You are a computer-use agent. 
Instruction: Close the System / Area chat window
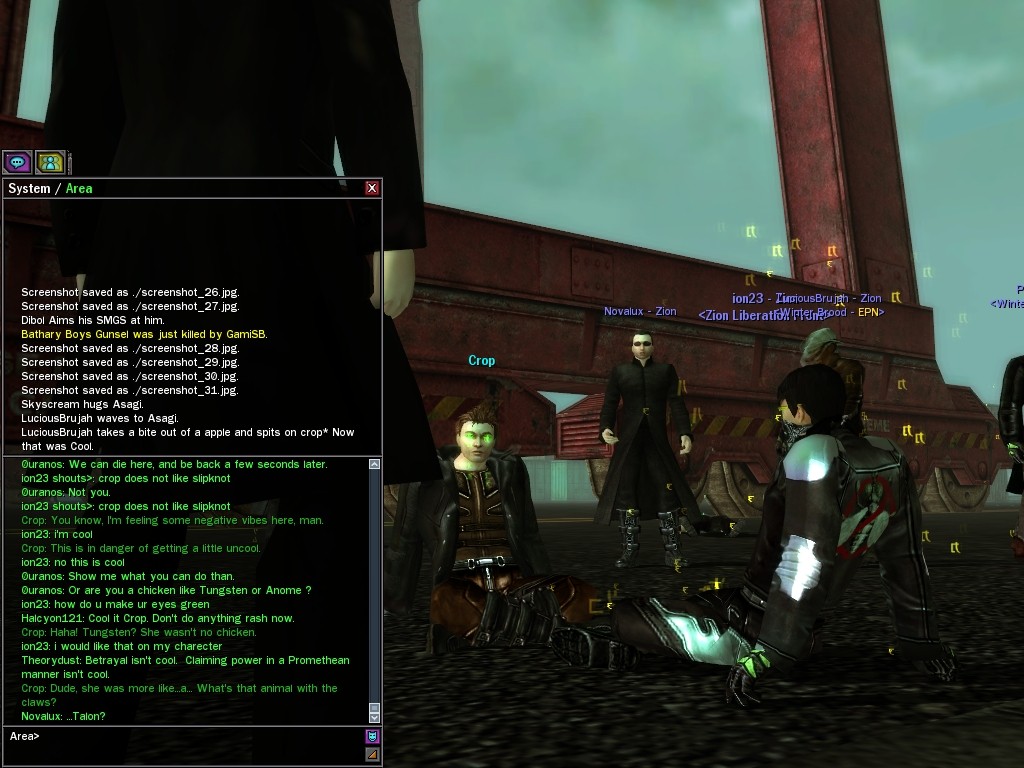point(372,188)
